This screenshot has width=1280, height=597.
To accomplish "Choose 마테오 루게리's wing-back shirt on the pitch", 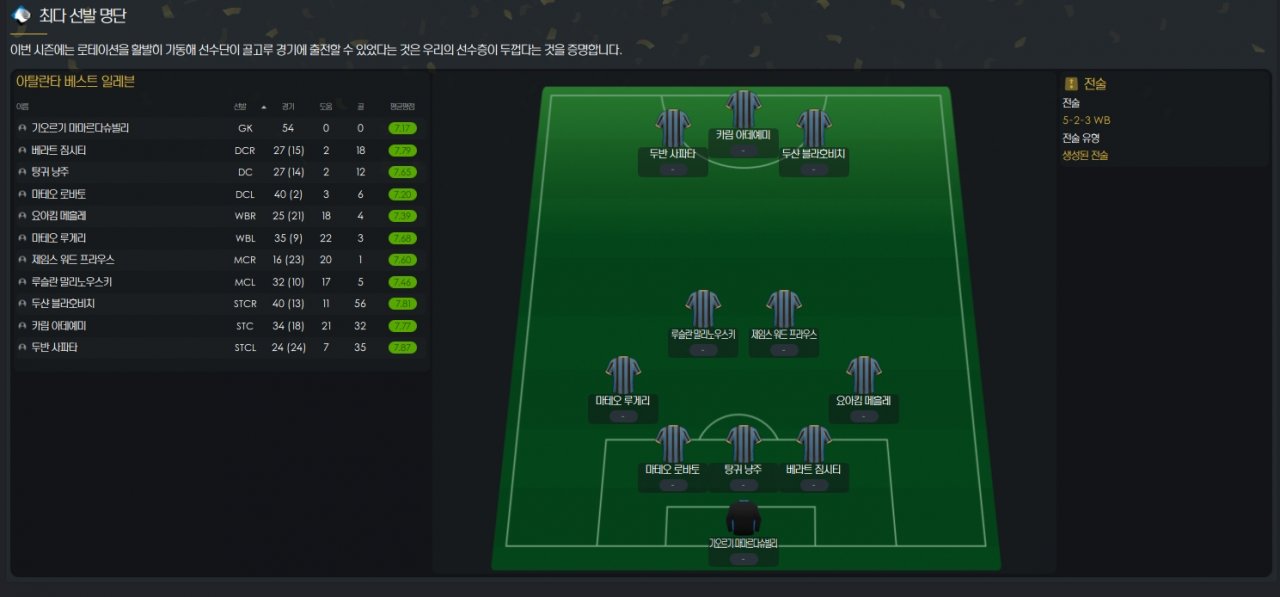I will pos(623,375).
